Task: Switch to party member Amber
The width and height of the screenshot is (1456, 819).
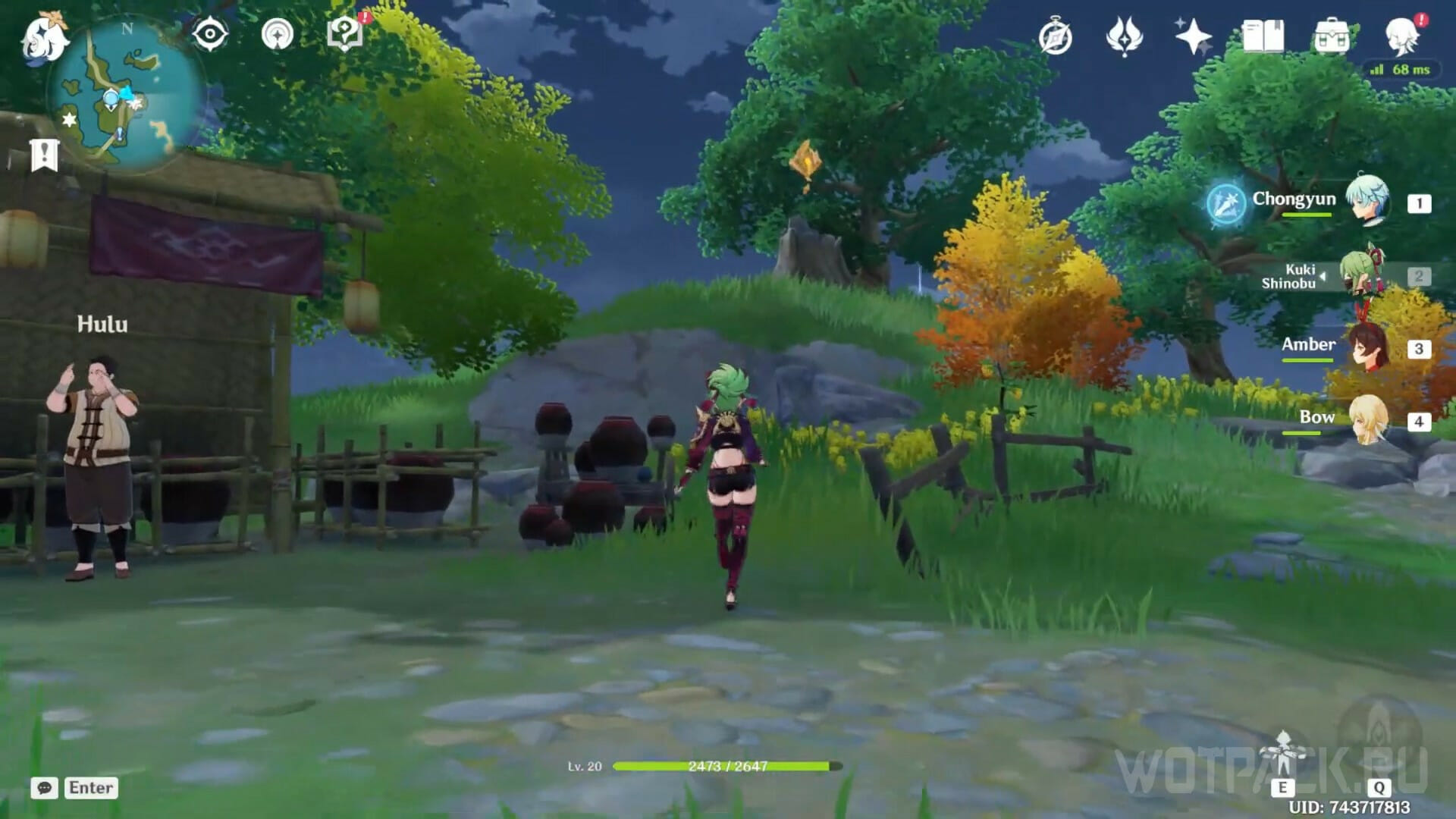Action: click(1367, 348)
